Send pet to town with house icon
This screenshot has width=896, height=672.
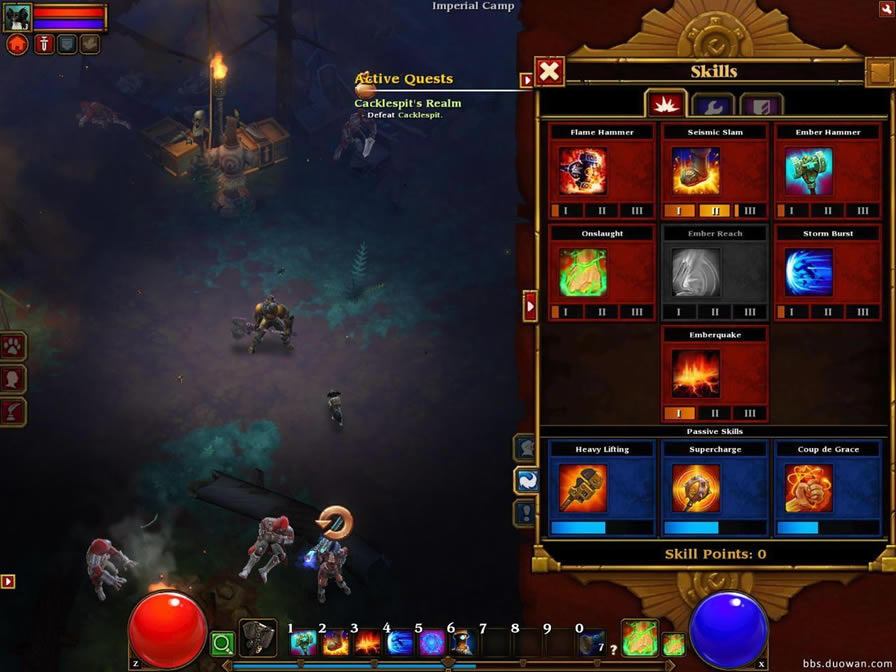(x=17, y=44)
